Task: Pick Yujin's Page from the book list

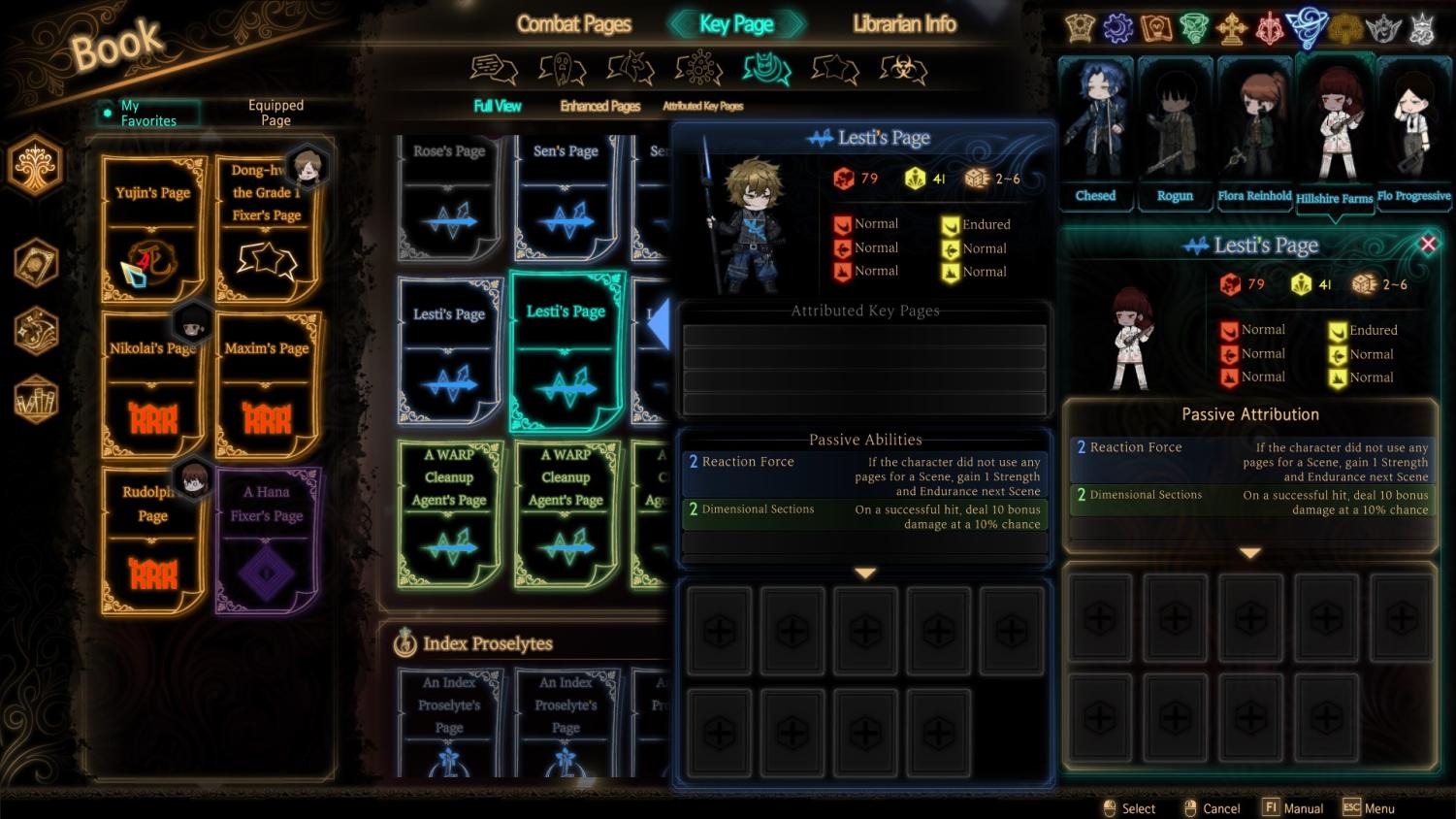Action: coord(153,229)
